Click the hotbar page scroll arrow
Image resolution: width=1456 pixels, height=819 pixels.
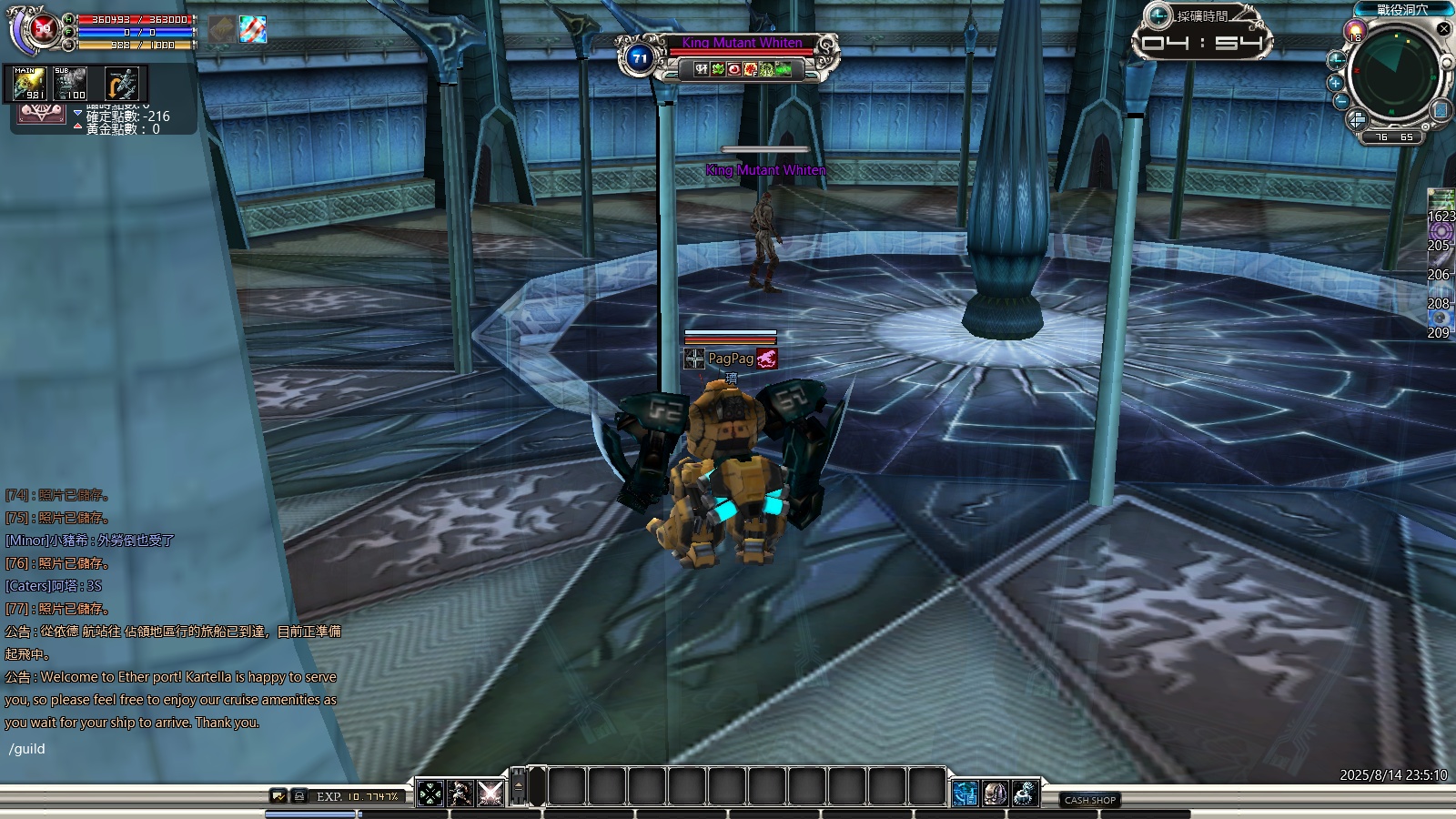[x=519, y=786]
